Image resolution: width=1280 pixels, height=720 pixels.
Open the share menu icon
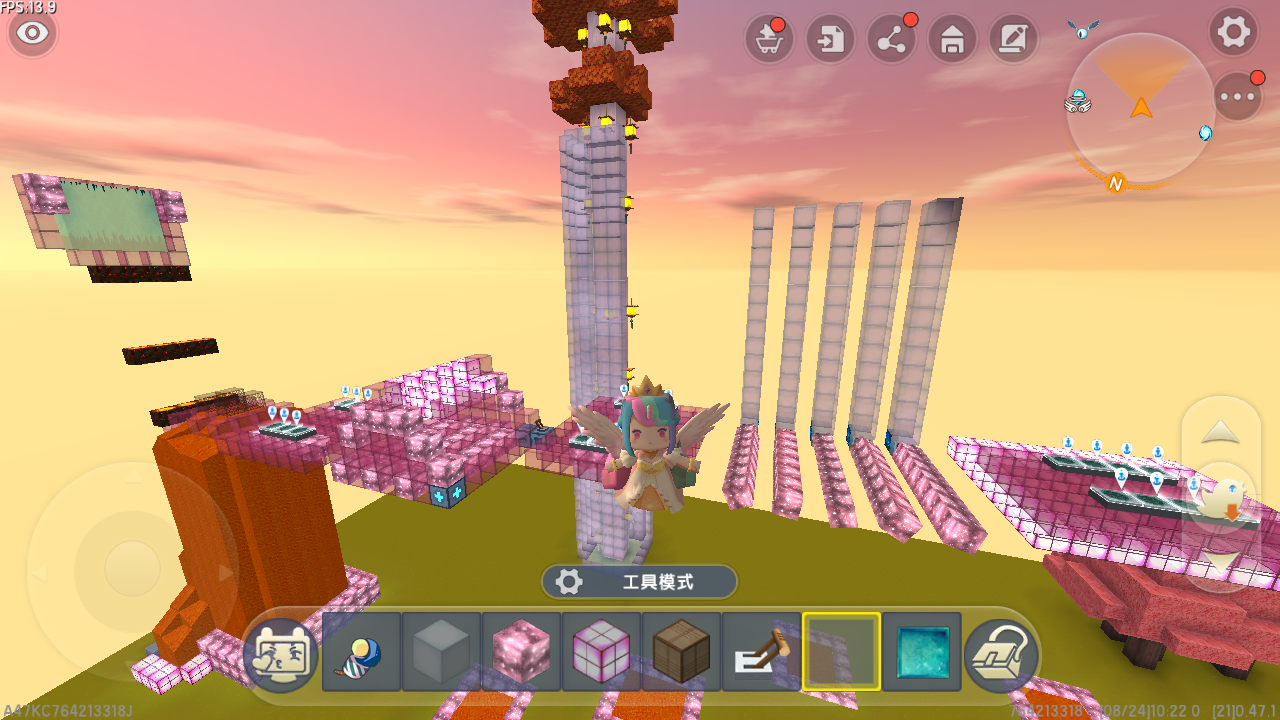(x=892, y=39)
